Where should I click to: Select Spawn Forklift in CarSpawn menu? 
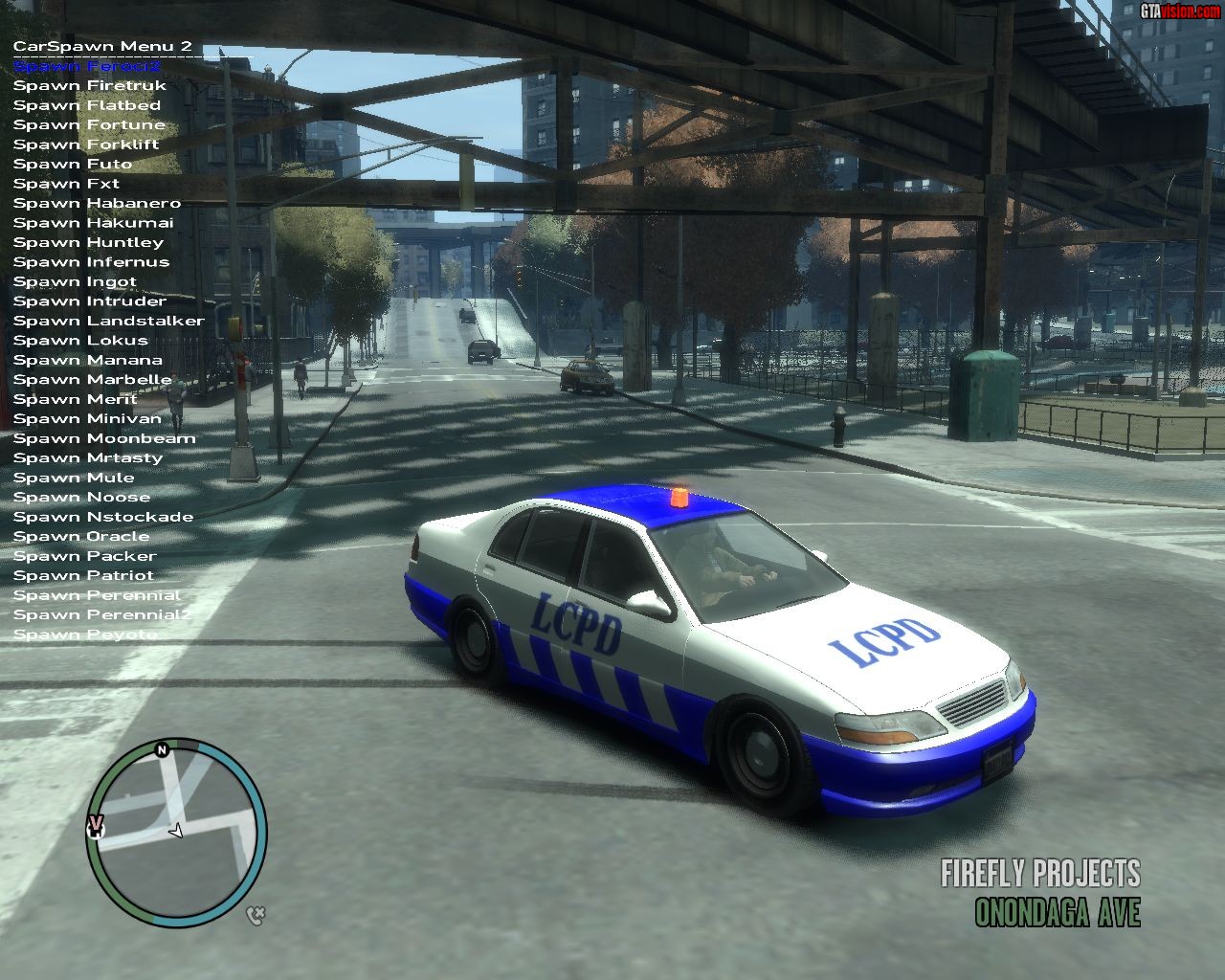(x=86, y=145)
